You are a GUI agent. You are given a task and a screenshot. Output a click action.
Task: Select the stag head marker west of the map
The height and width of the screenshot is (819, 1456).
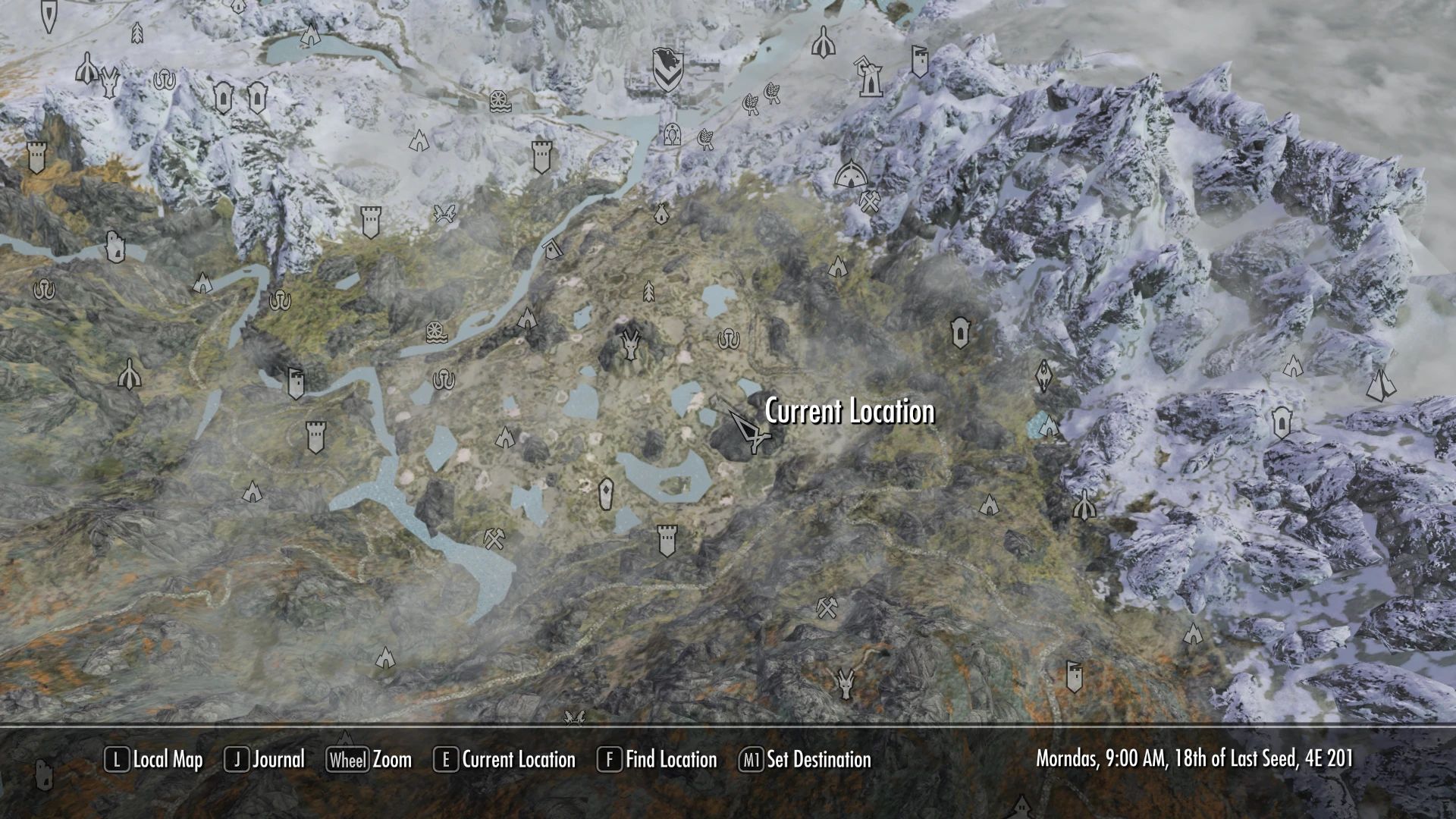click(108, 82)
